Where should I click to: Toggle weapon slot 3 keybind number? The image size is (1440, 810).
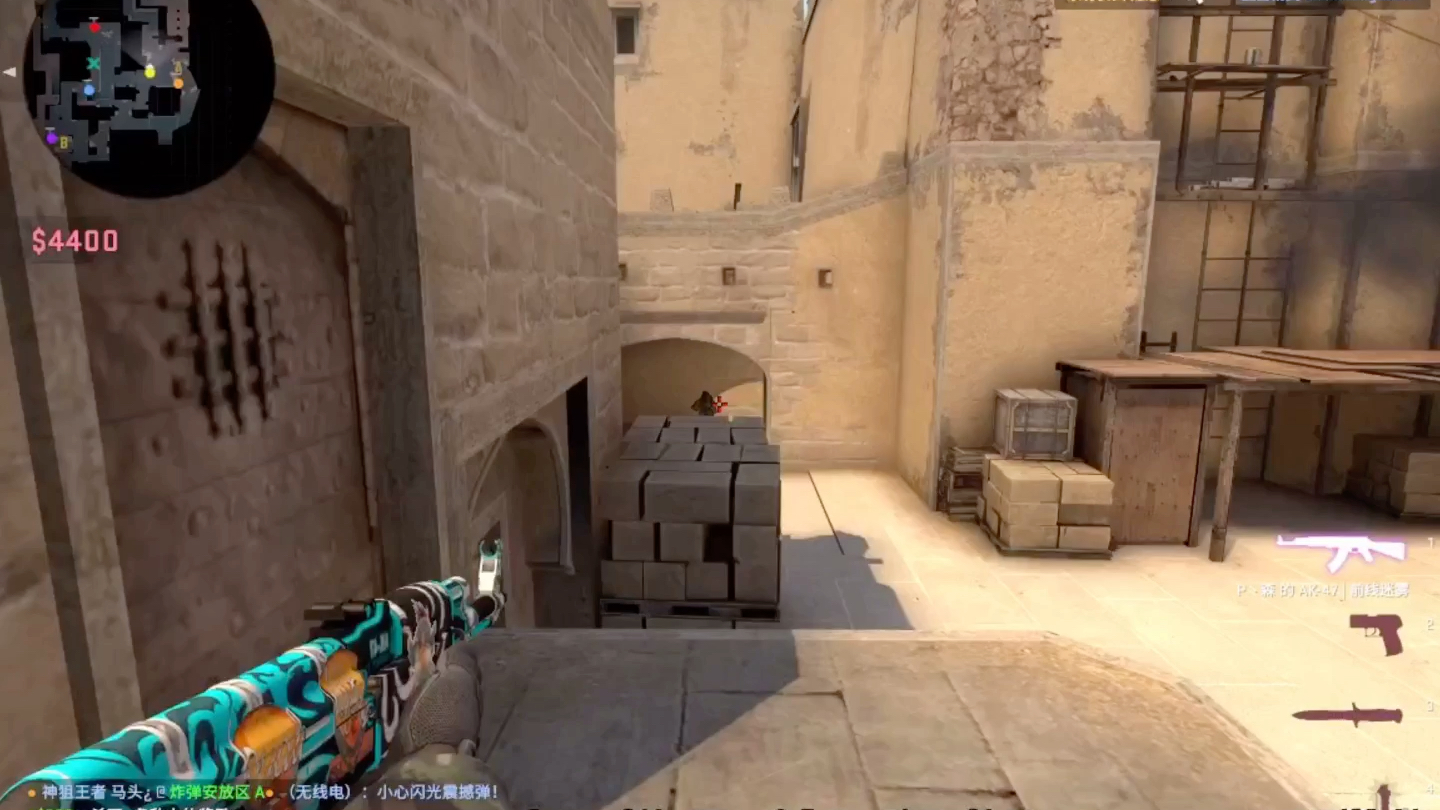point(1429,706)
